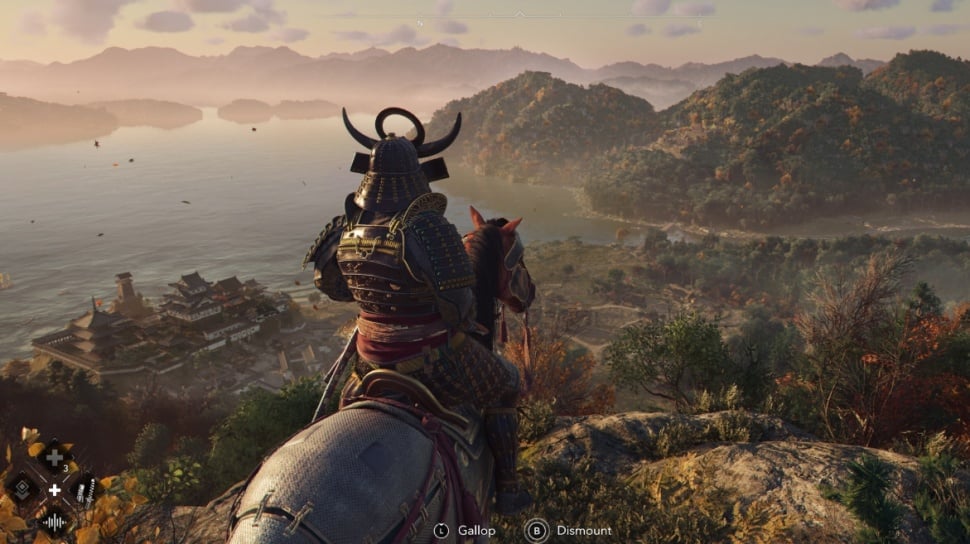
Task: Select the healing ration slot showing 3
Action: (54, 458)
